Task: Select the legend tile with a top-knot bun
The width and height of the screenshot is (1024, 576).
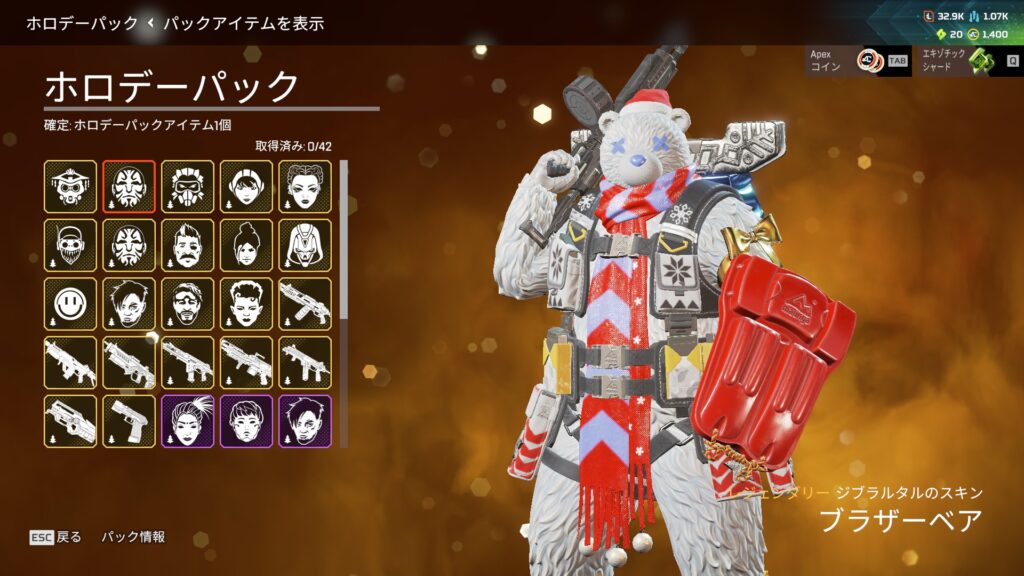Action: pos(247,245)
